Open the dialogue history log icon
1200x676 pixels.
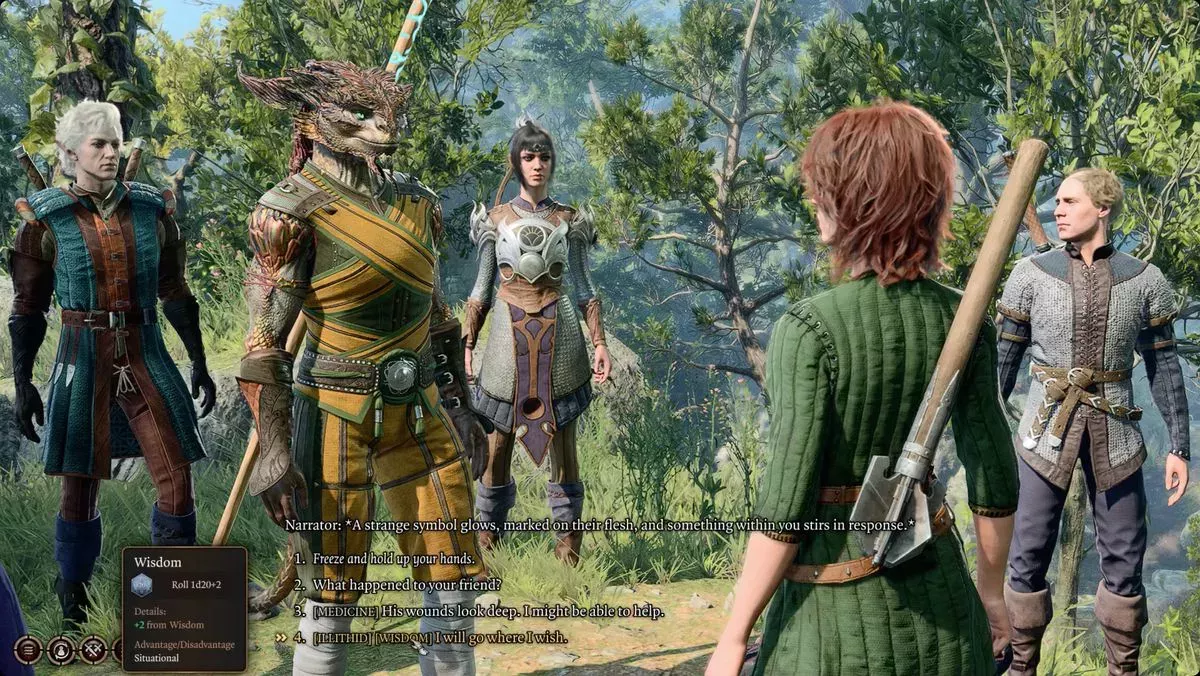point(28,650)
